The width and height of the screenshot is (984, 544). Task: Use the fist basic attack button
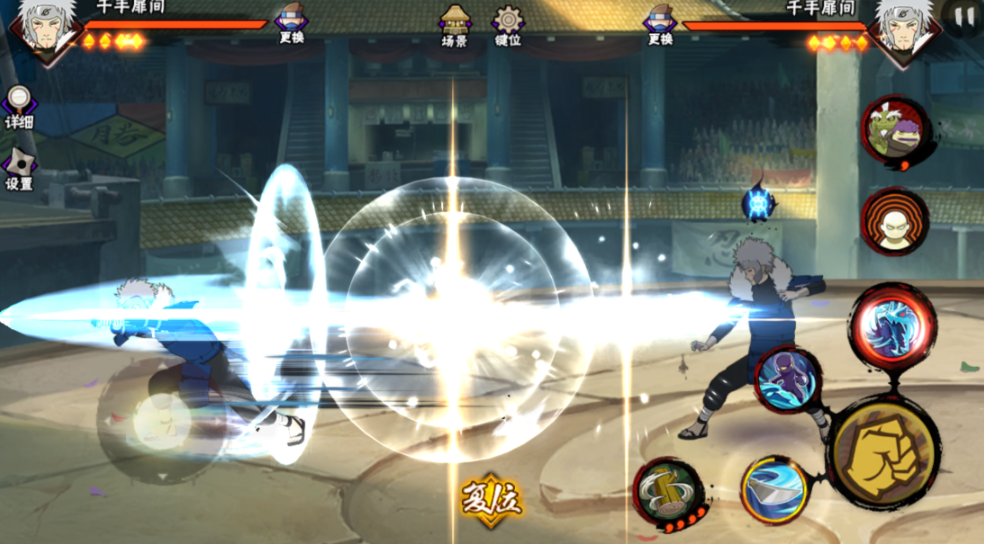[882, 452]
